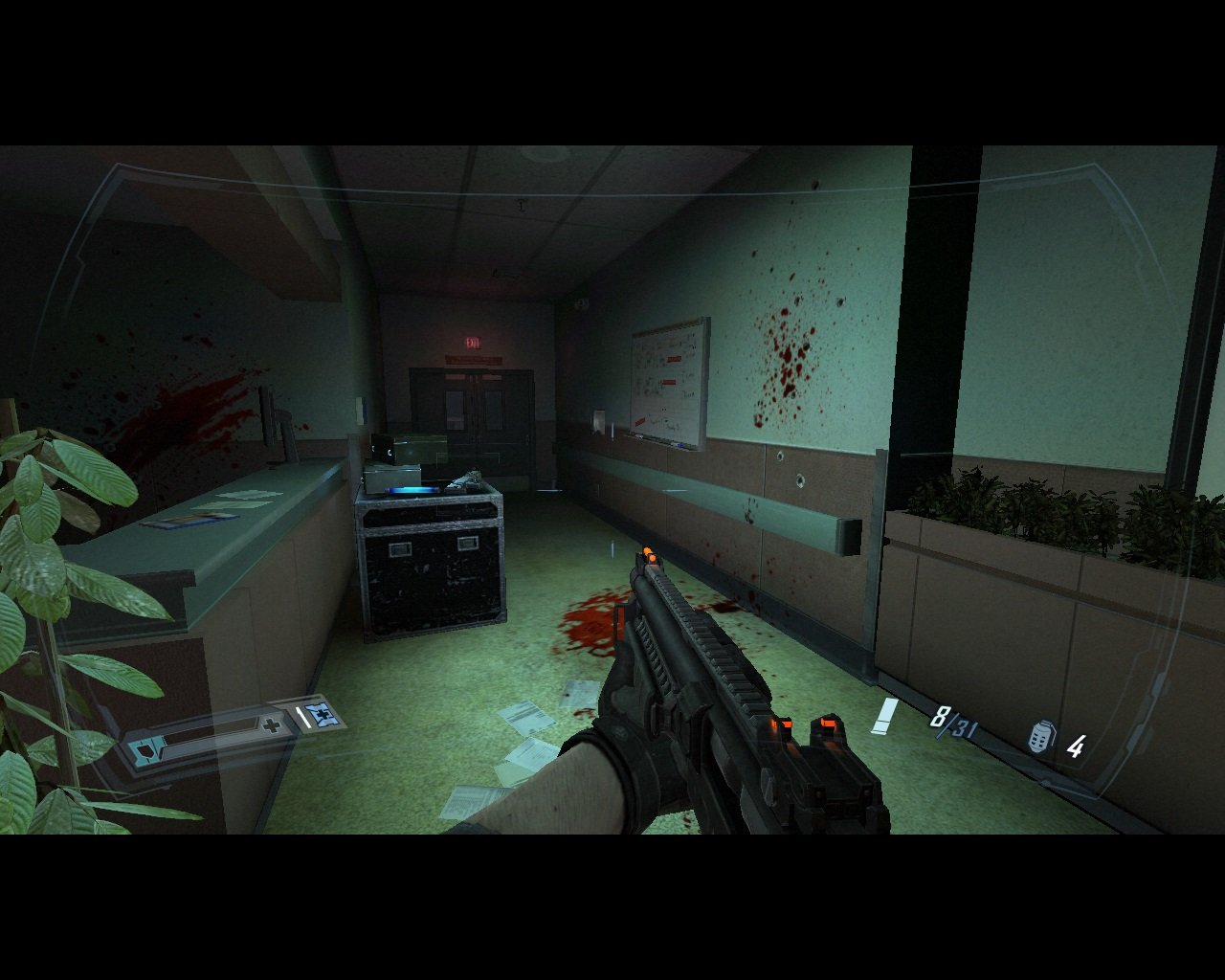This screenshot has height=980, width=1225.
Task: Click the grenade count numeral 4
Action: coord(1076,746)
